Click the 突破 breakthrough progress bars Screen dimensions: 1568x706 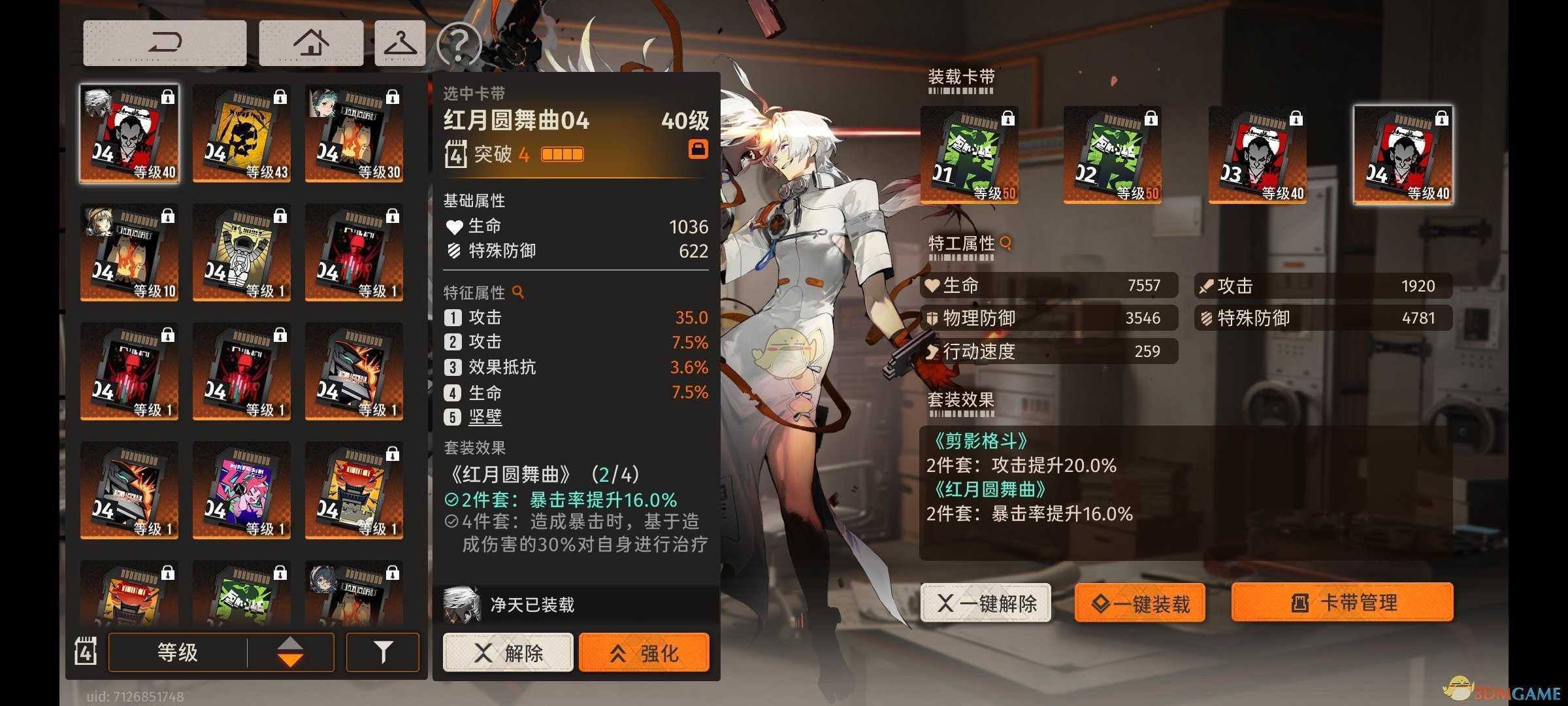pos(562,154)
